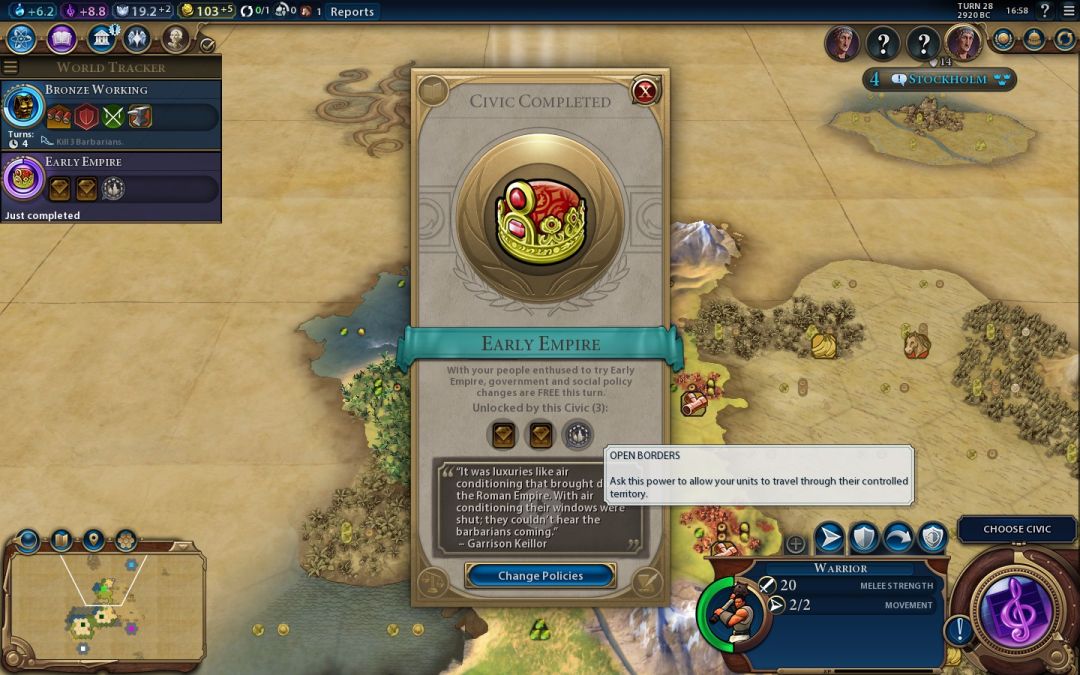View the government building icon
1080x675 pixels.
100,39
